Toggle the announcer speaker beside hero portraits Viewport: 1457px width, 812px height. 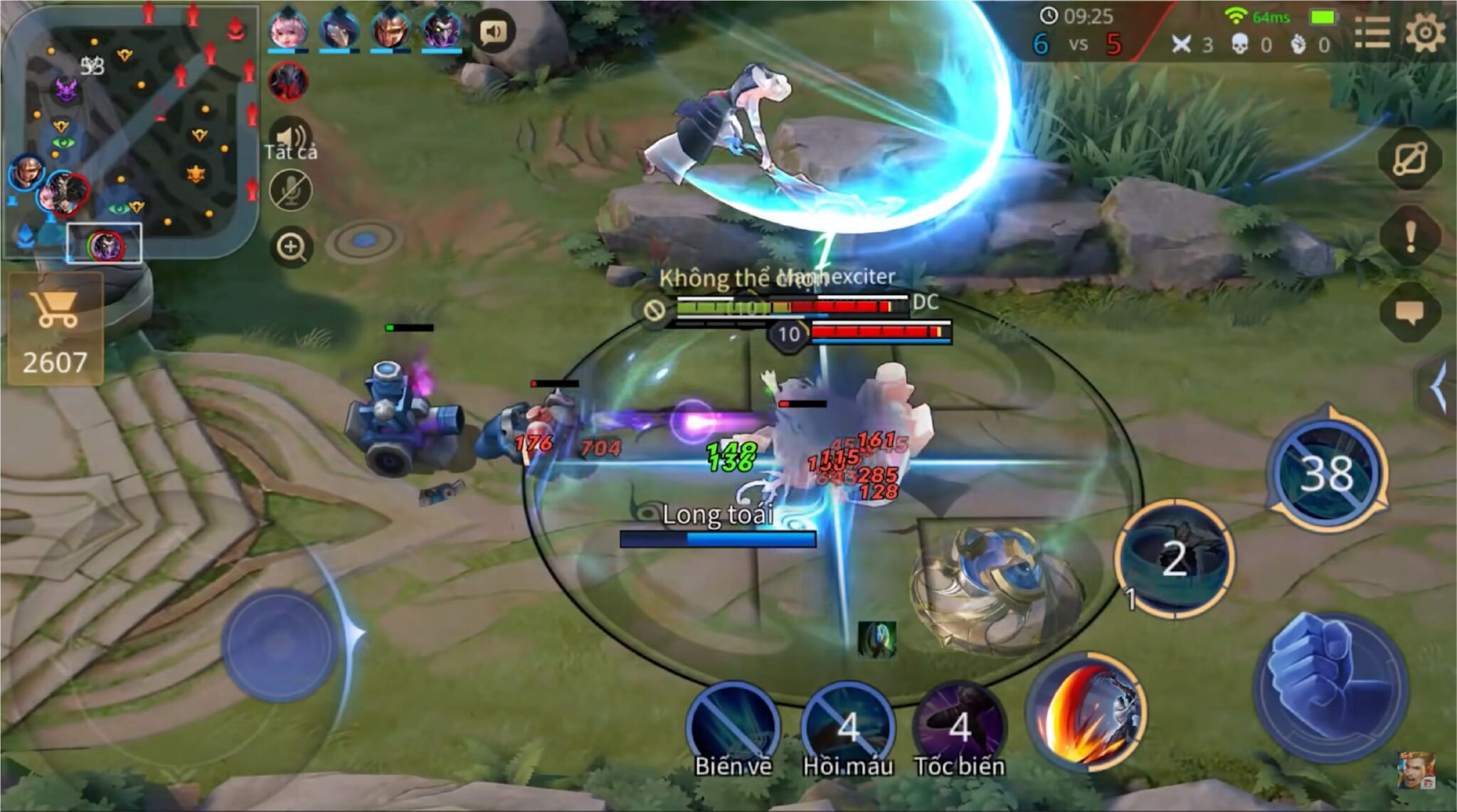pyautogui.click(x=496, y=31)
